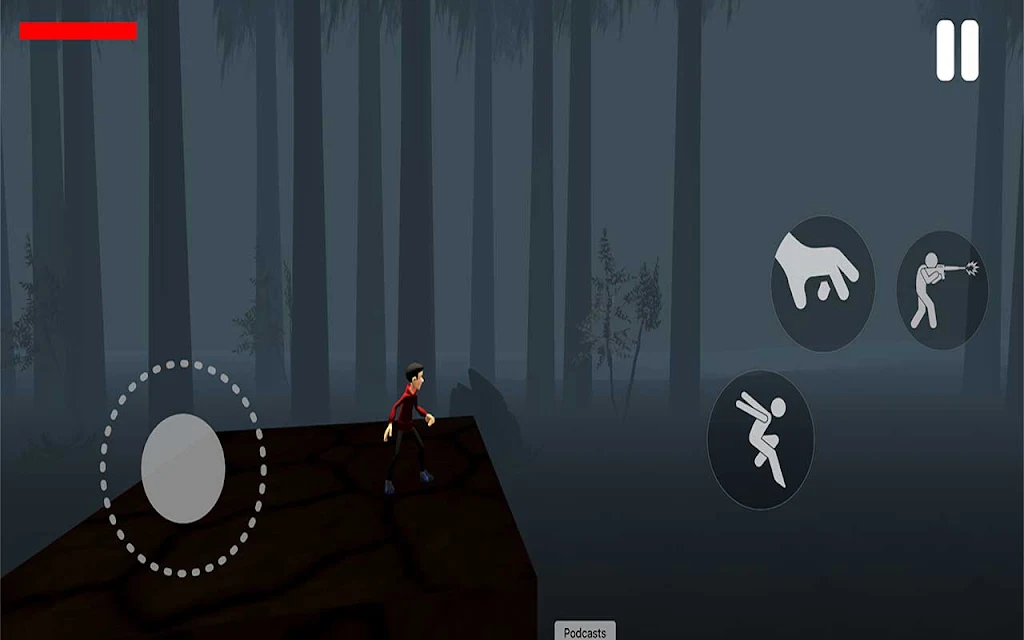Pause the game
The height and width of the screenshot is (640, 1024).
tap(957, 50)
